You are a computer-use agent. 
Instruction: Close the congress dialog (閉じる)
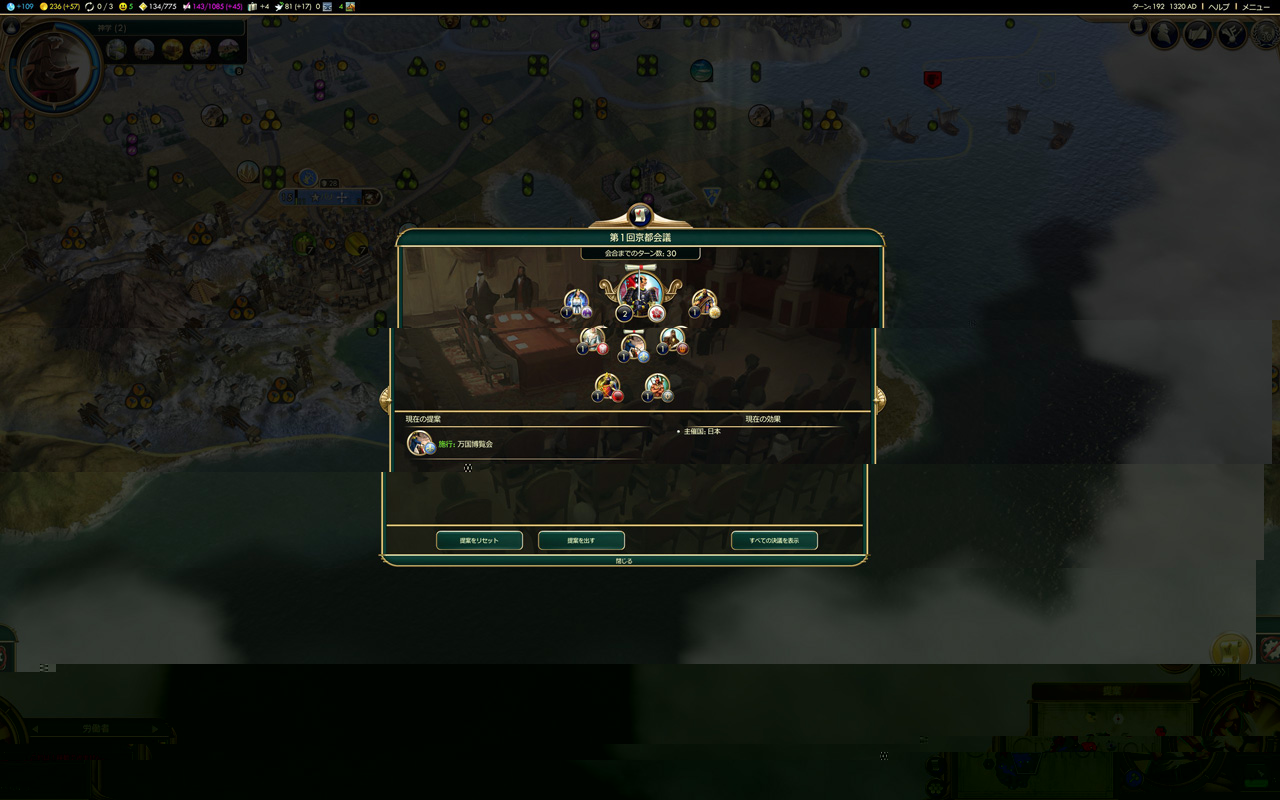click(624, 561)
